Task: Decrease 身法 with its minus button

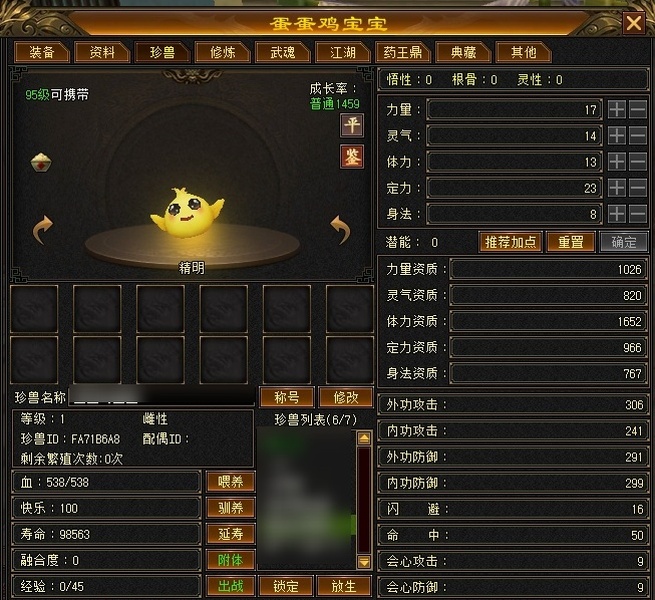Action: coord(638,213)
